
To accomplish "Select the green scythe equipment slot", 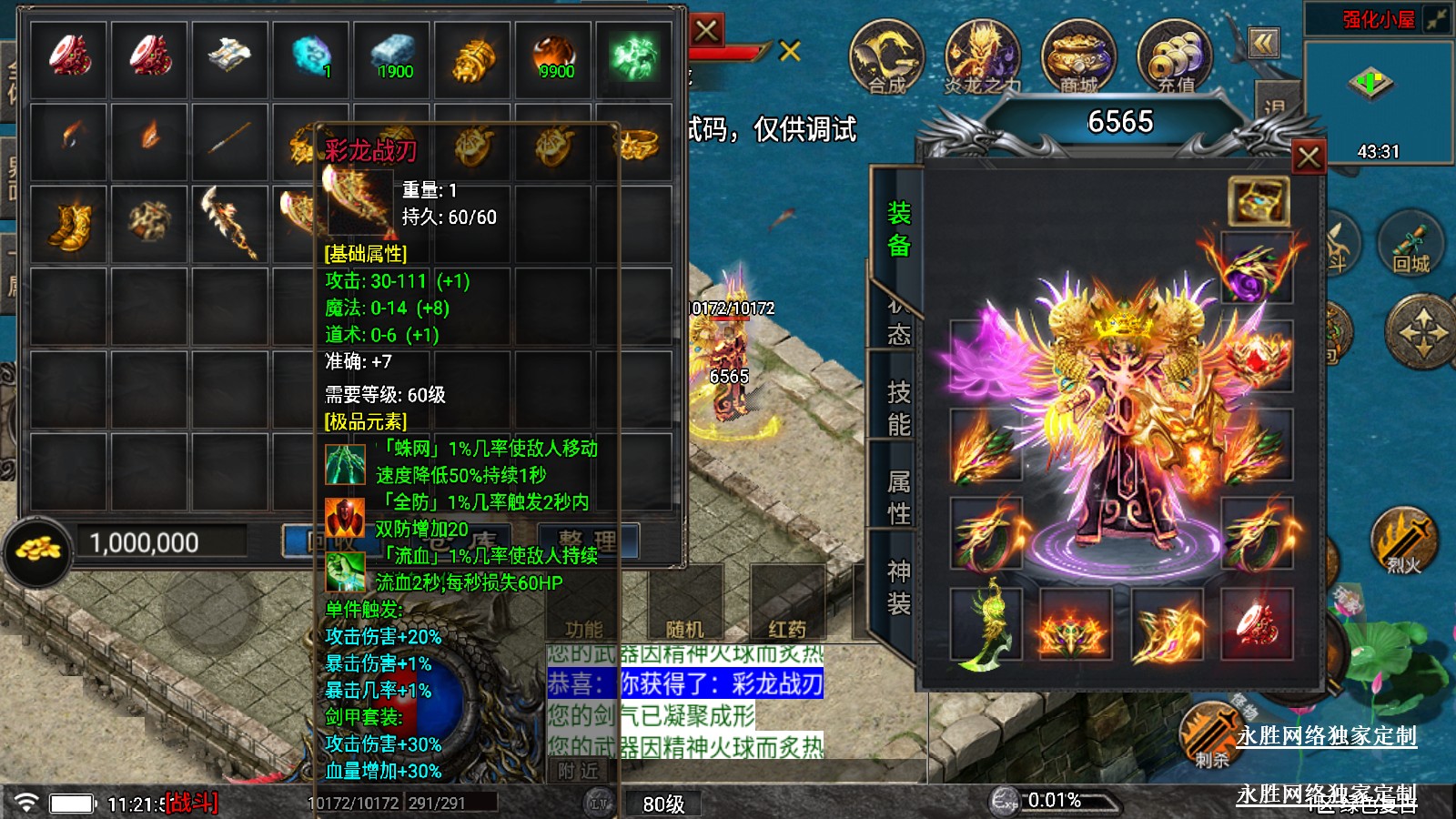I will tap(986, 623).
